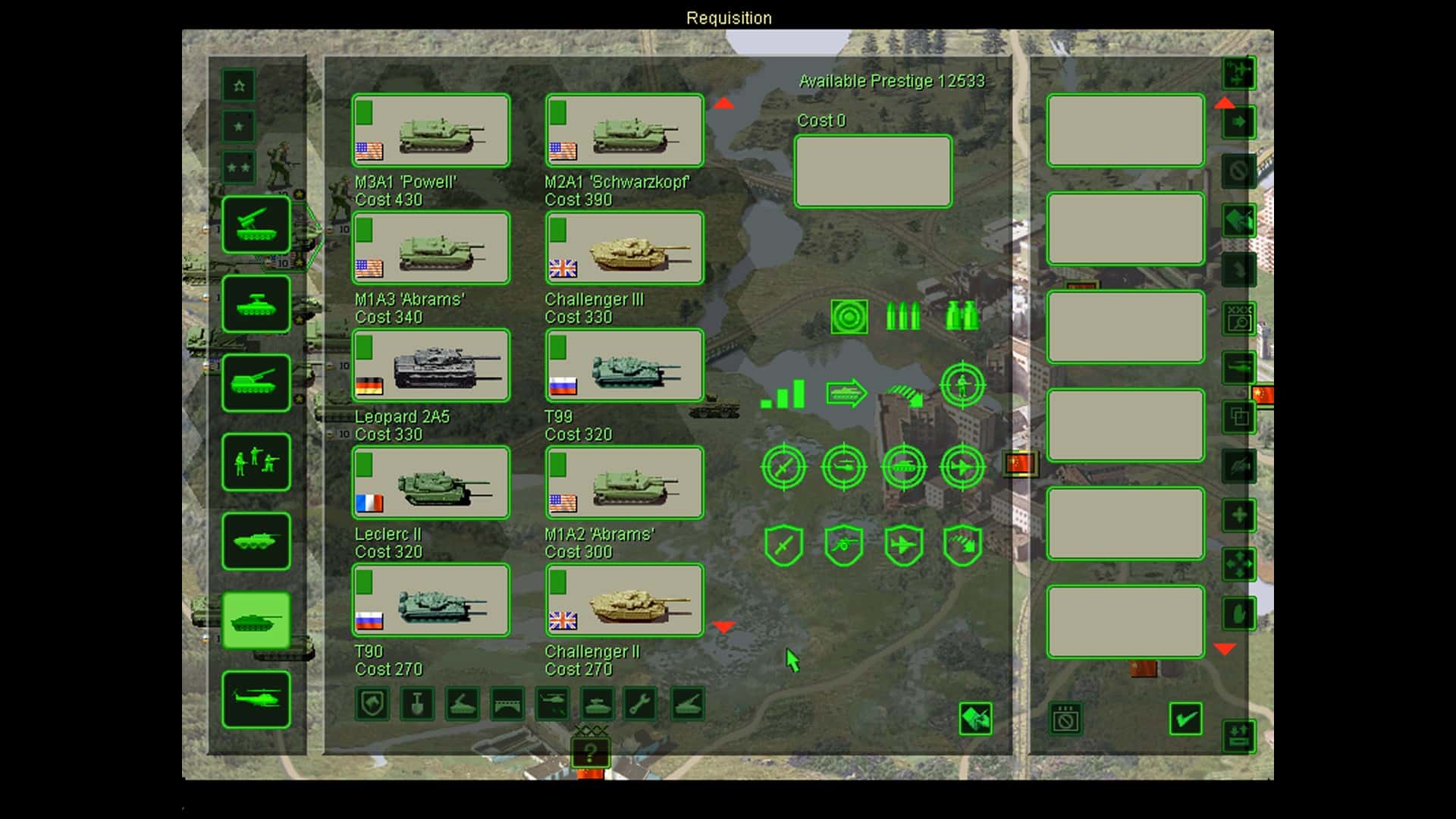Select the Leopard 2A5 unit entry
1456x819 pixels.
click(430, 366)
